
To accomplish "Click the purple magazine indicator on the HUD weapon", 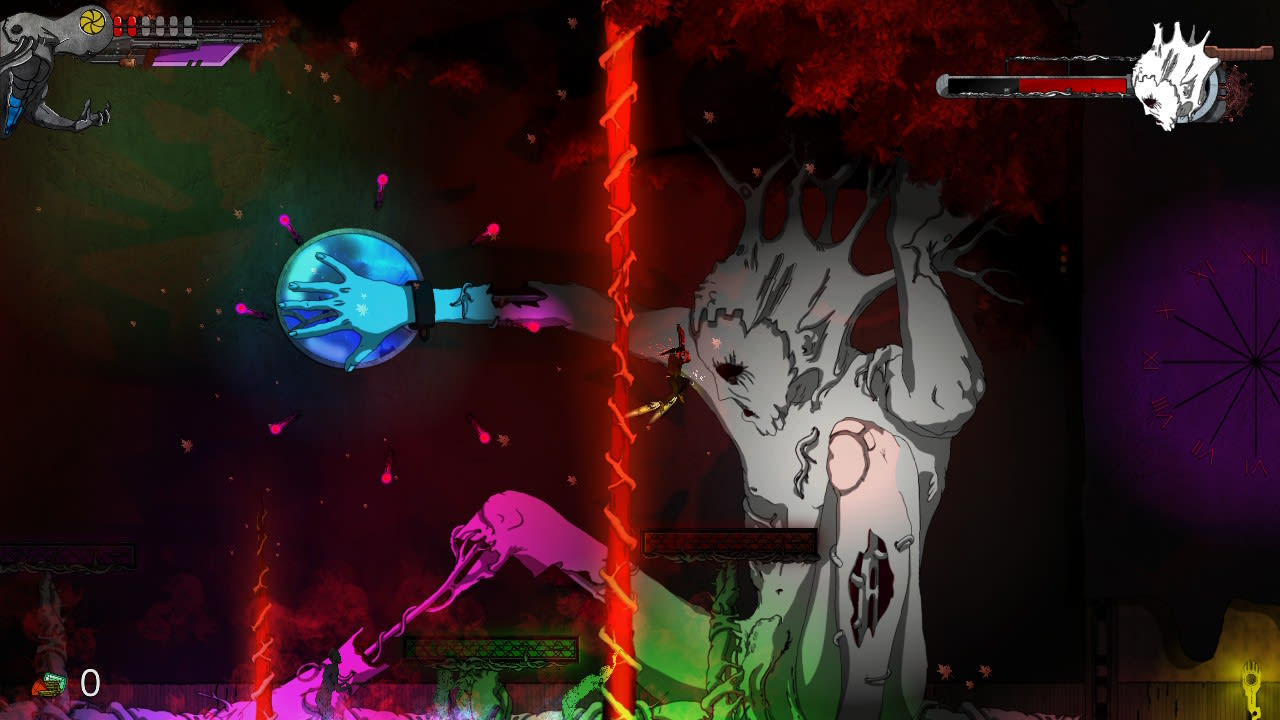I will (x=190, y=57).
